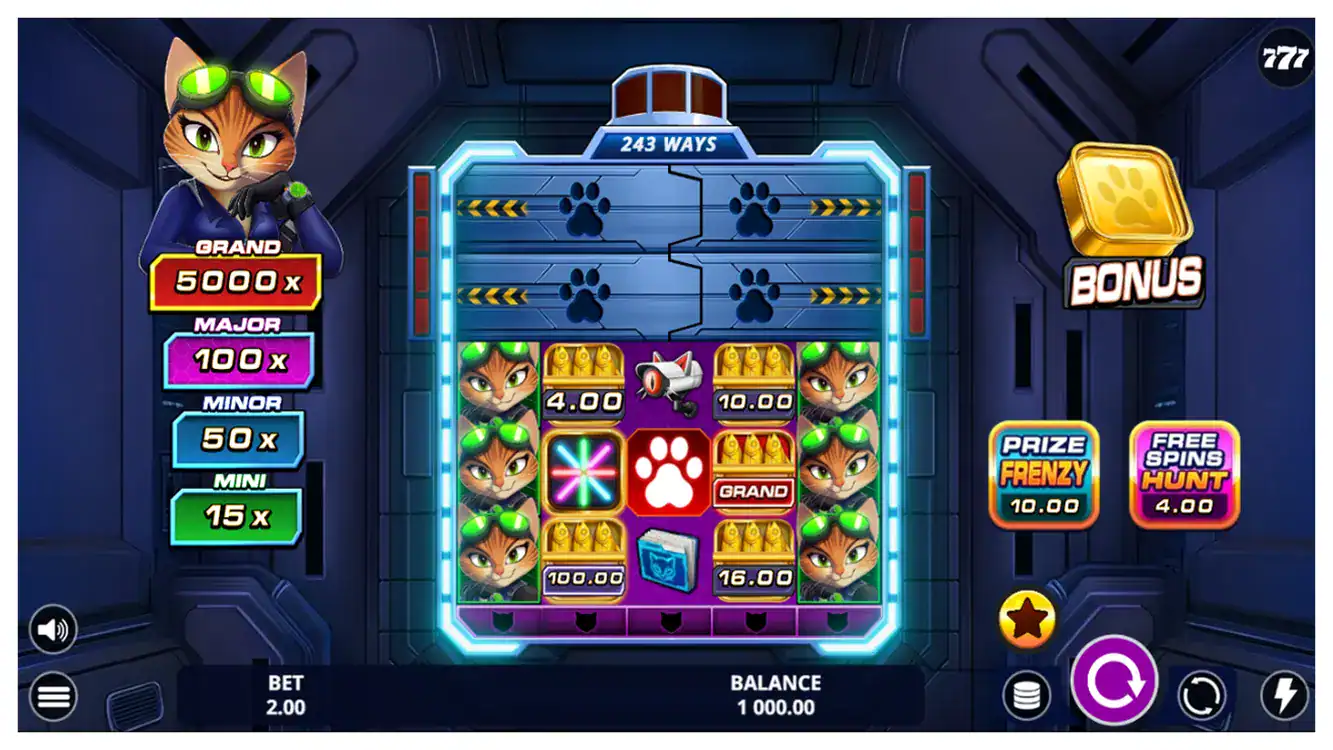Activate the autoplay circular arrows button

click(1201, 695)
